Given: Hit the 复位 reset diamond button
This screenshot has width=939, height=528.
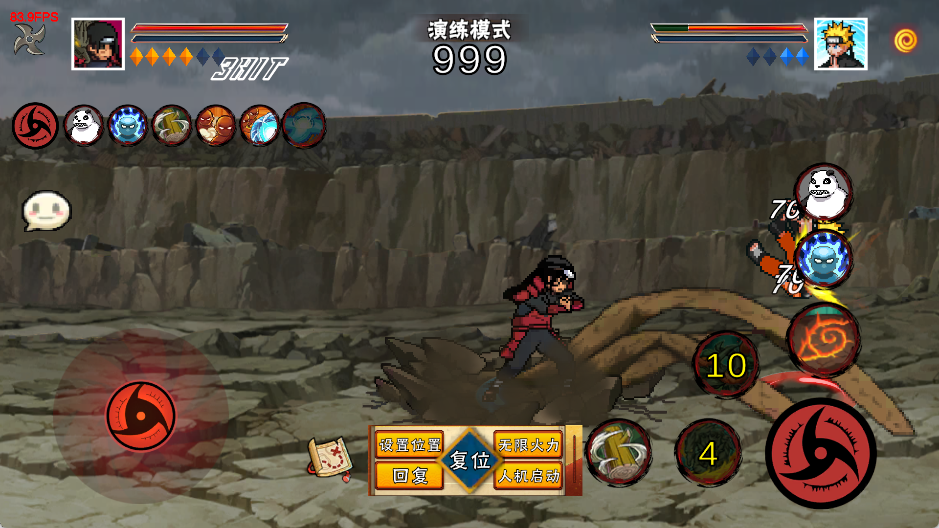Looking at the screenshot, I should tap(469, 461).
